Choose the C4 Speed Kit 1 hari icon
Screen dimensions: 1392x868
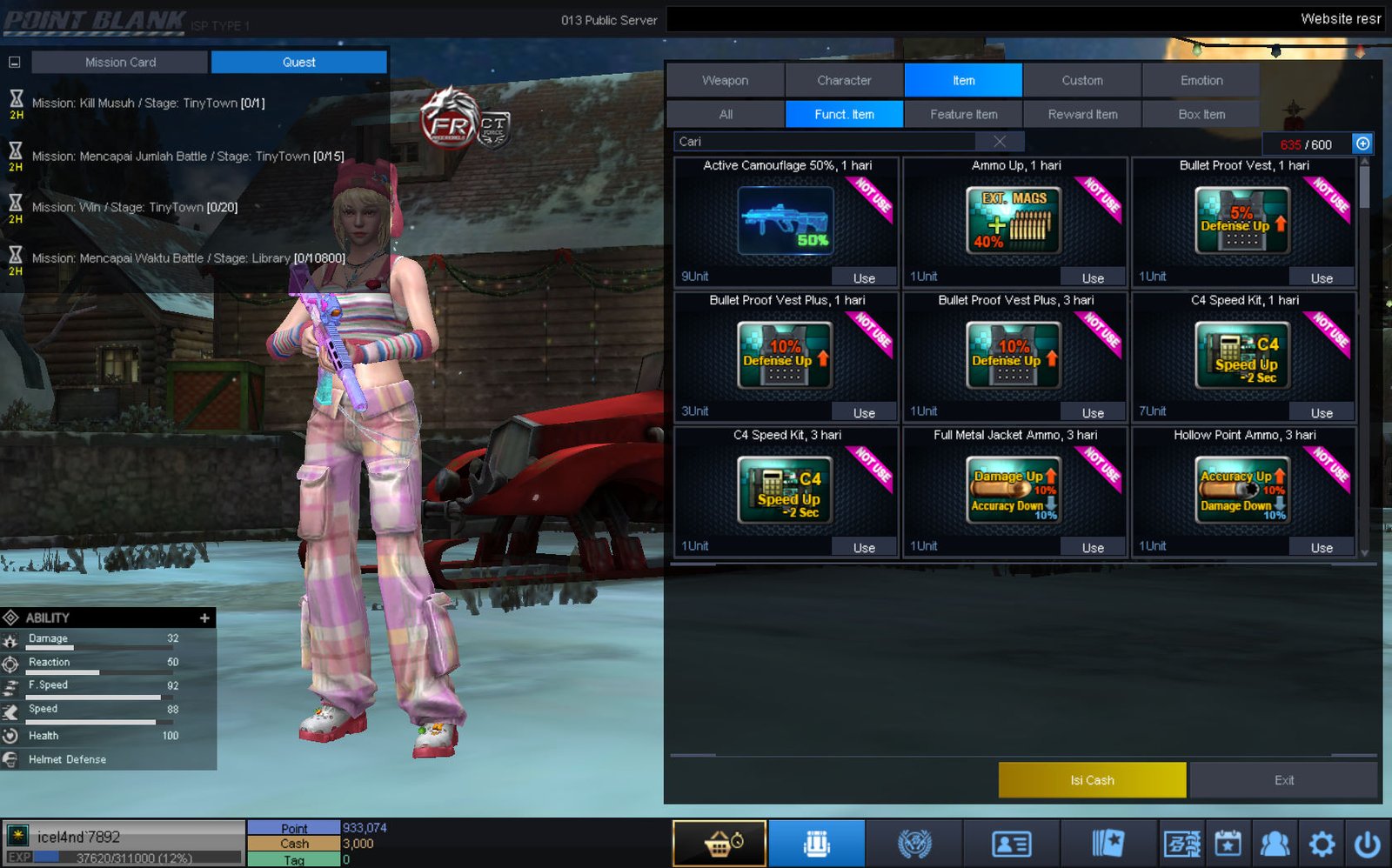coord(1242,356)
